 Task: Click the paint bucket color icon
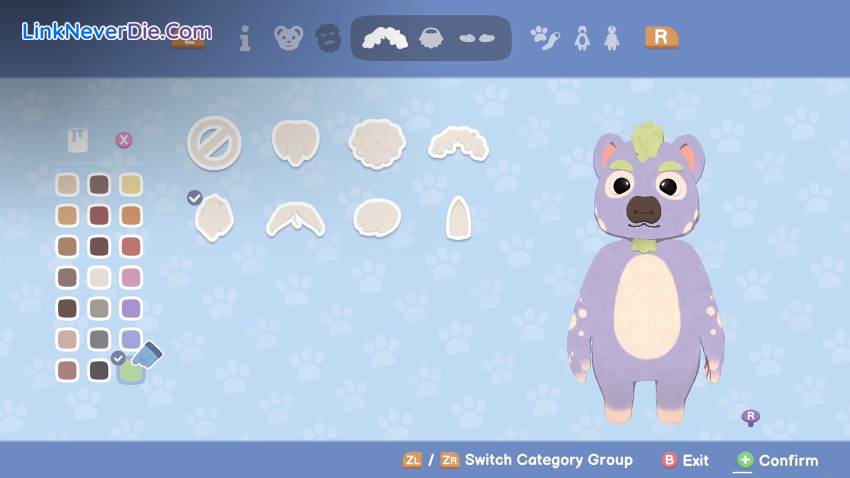[x=78, y=140]
